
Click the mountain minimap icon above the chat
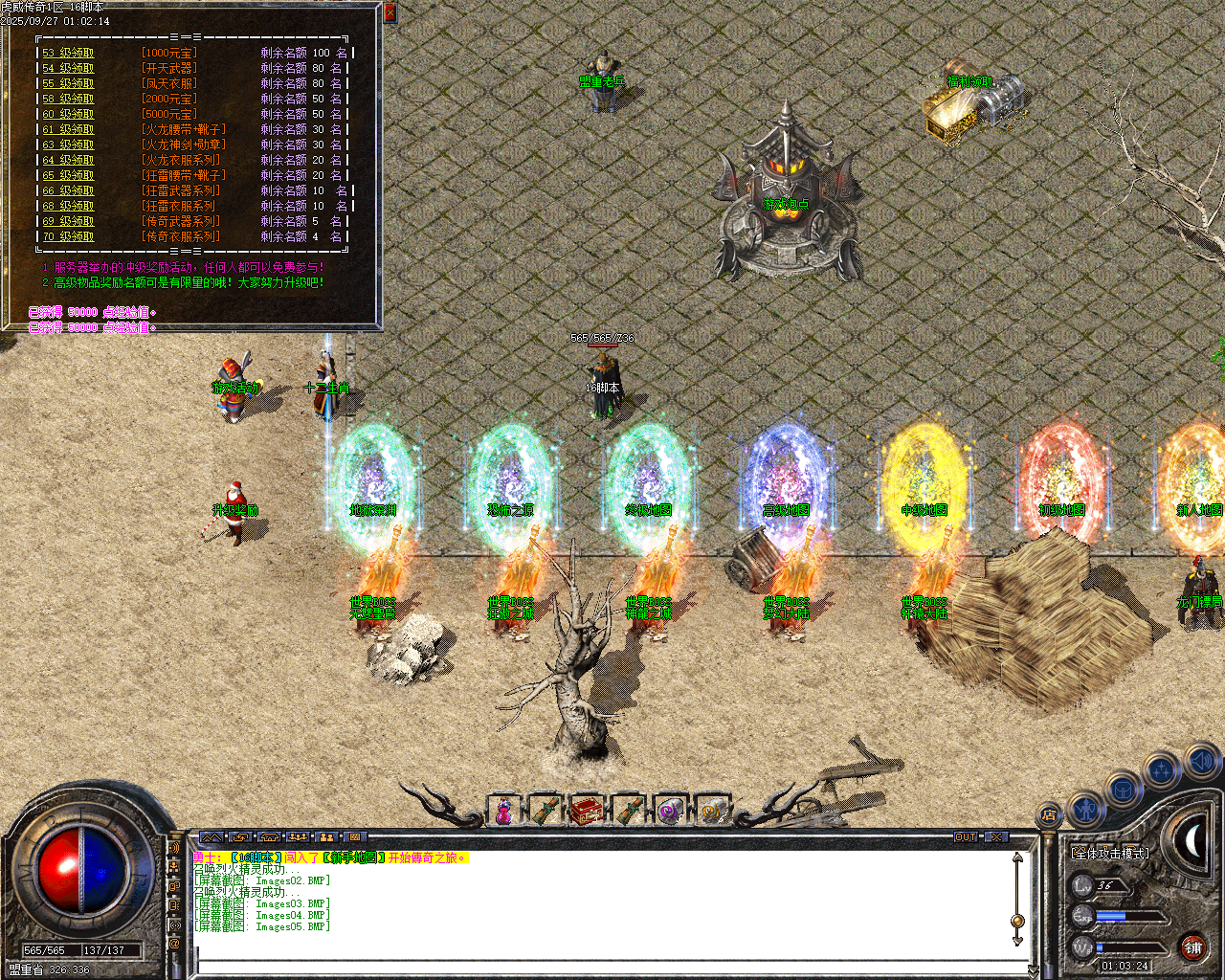pyautogui.click(x=212, y=837)
